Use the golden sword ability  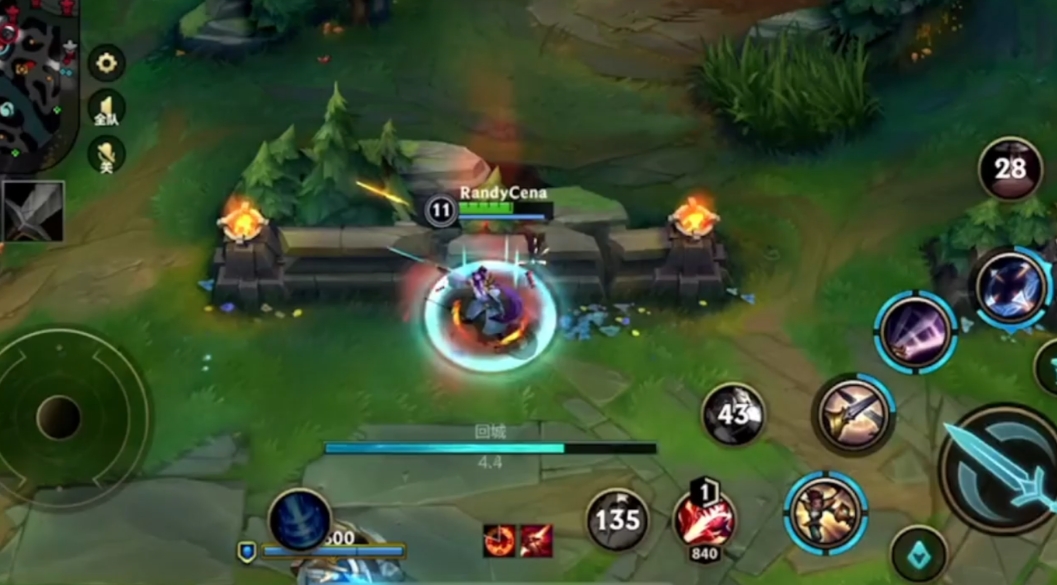coord(853,414)
